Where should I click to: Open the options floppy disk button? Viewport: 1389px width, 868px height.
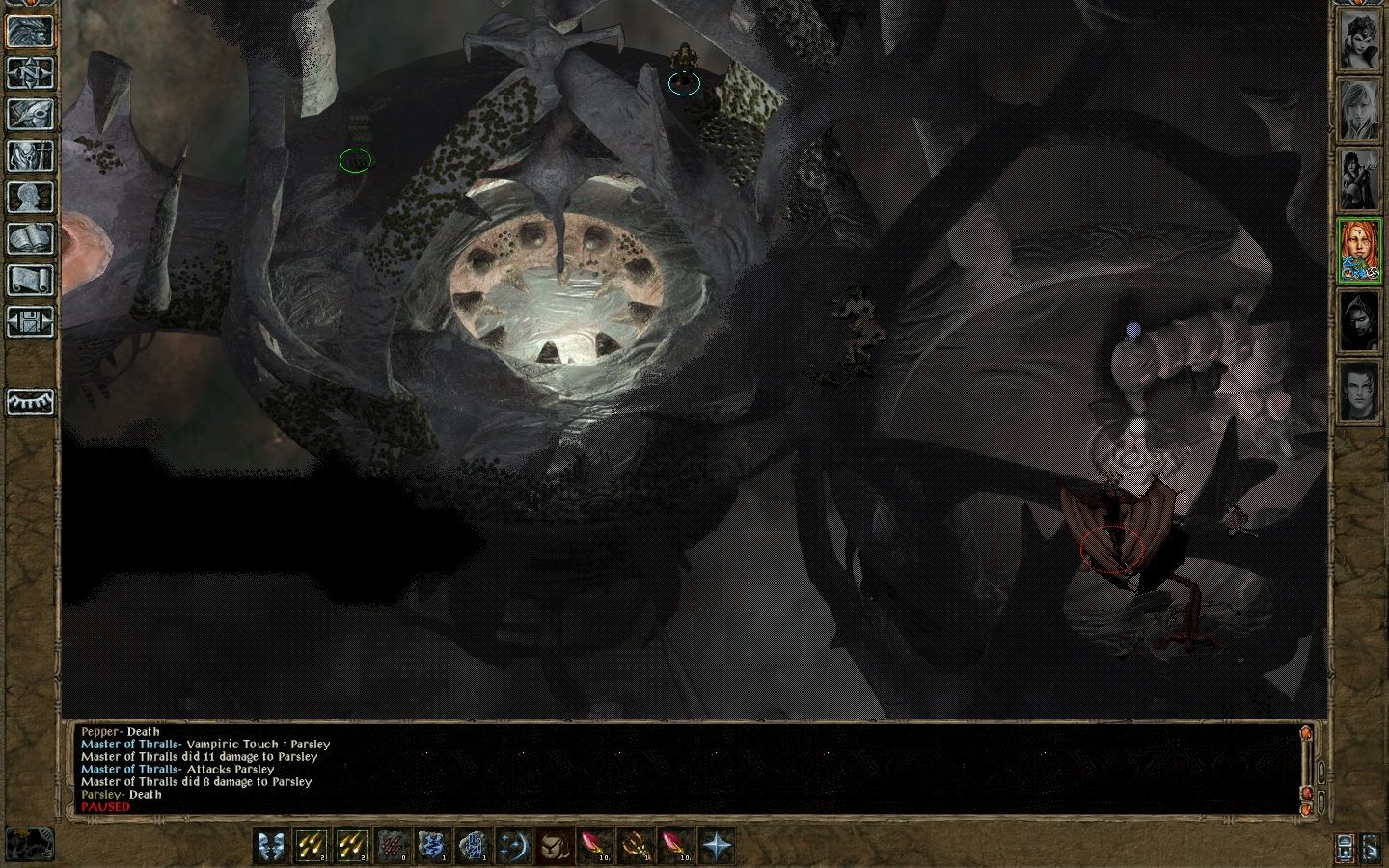[30, 320]
